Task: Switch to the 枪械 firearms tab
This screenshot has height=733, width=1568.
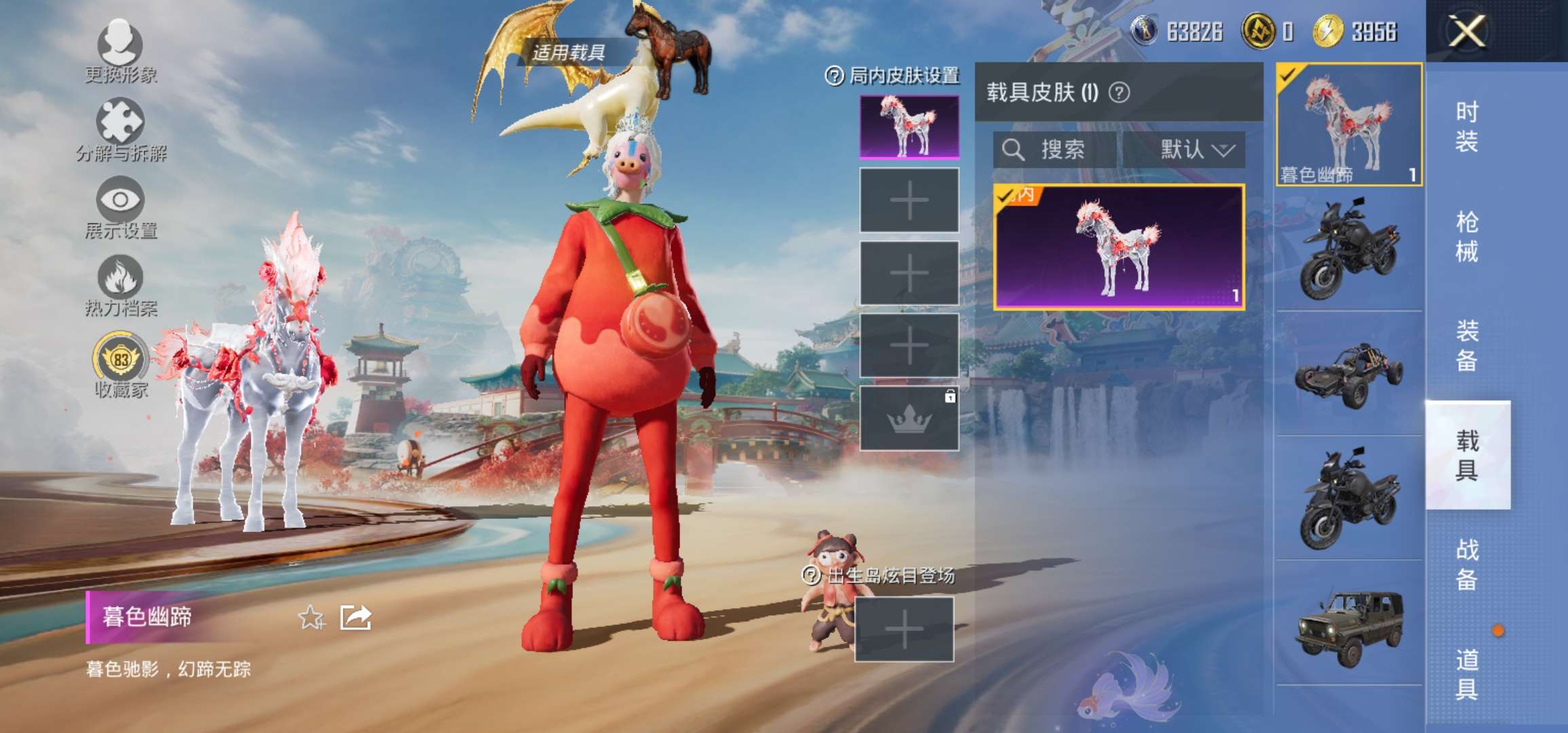Action: (x=1466, y=237)
